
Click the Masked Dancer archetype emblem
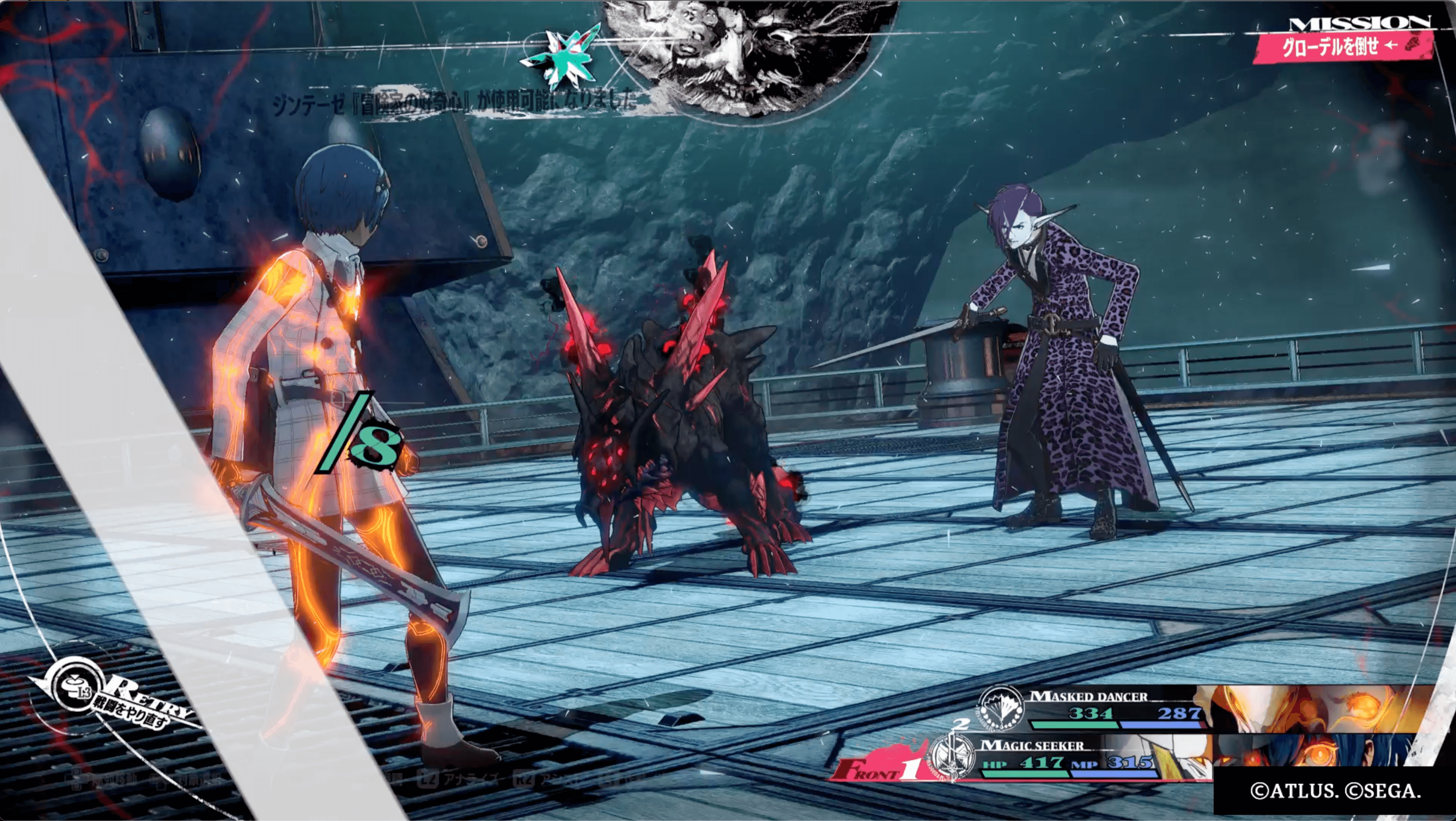(1001, 709)
